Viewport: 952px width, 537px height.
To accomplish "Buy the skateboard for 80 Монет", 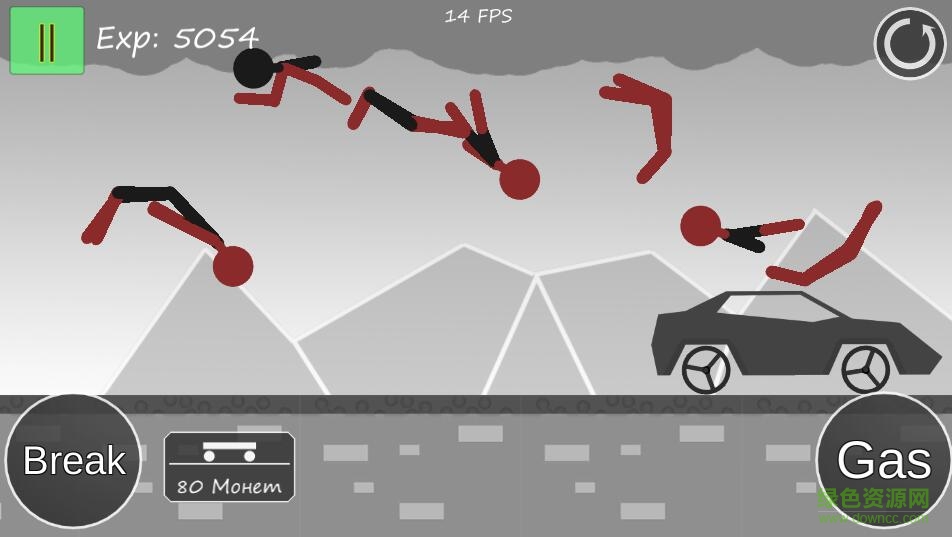I will (229, 467).
